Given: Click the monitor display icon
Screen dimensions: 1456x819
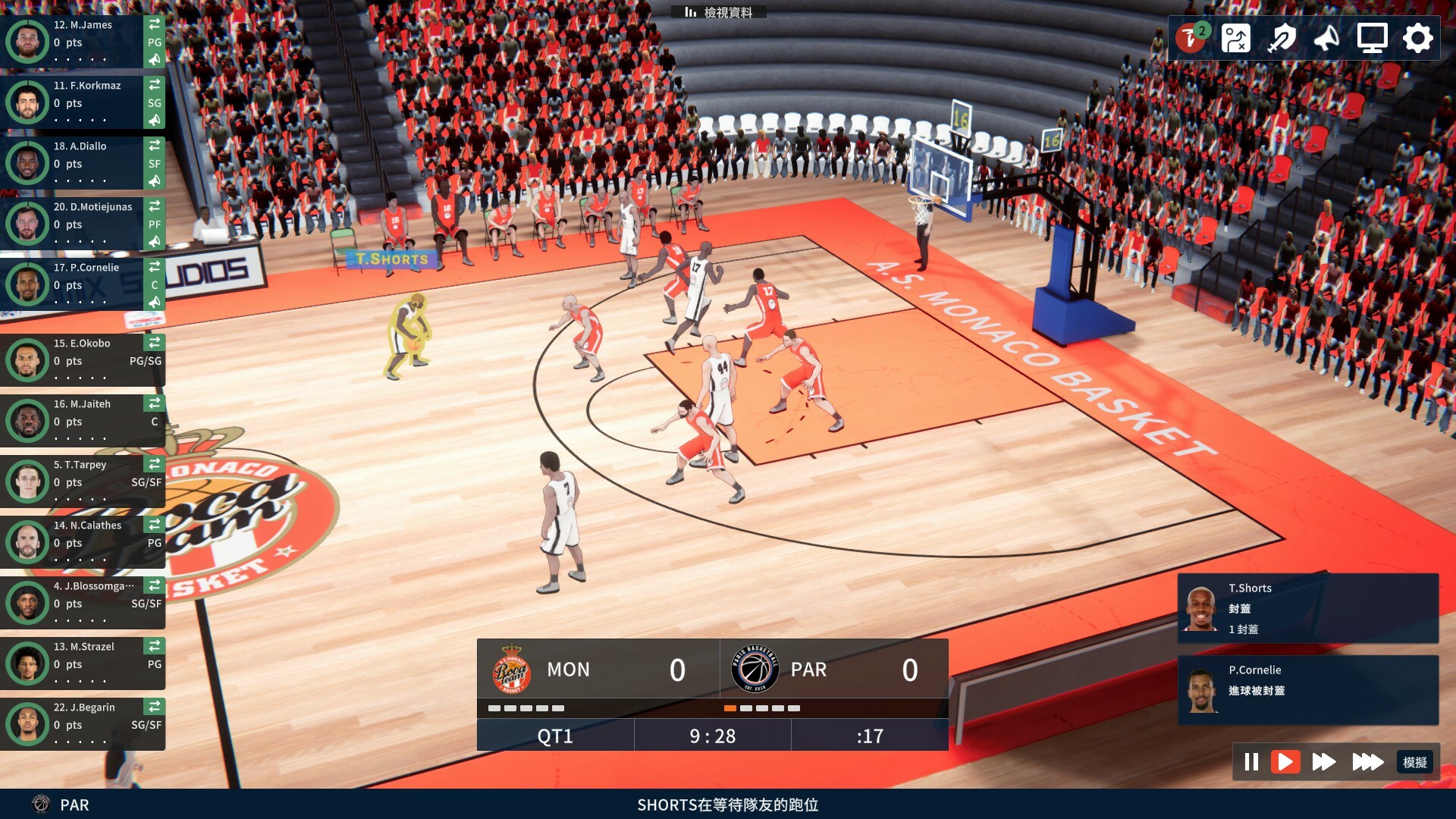Looking at the screenshot, I should (x=1372, y=38).
